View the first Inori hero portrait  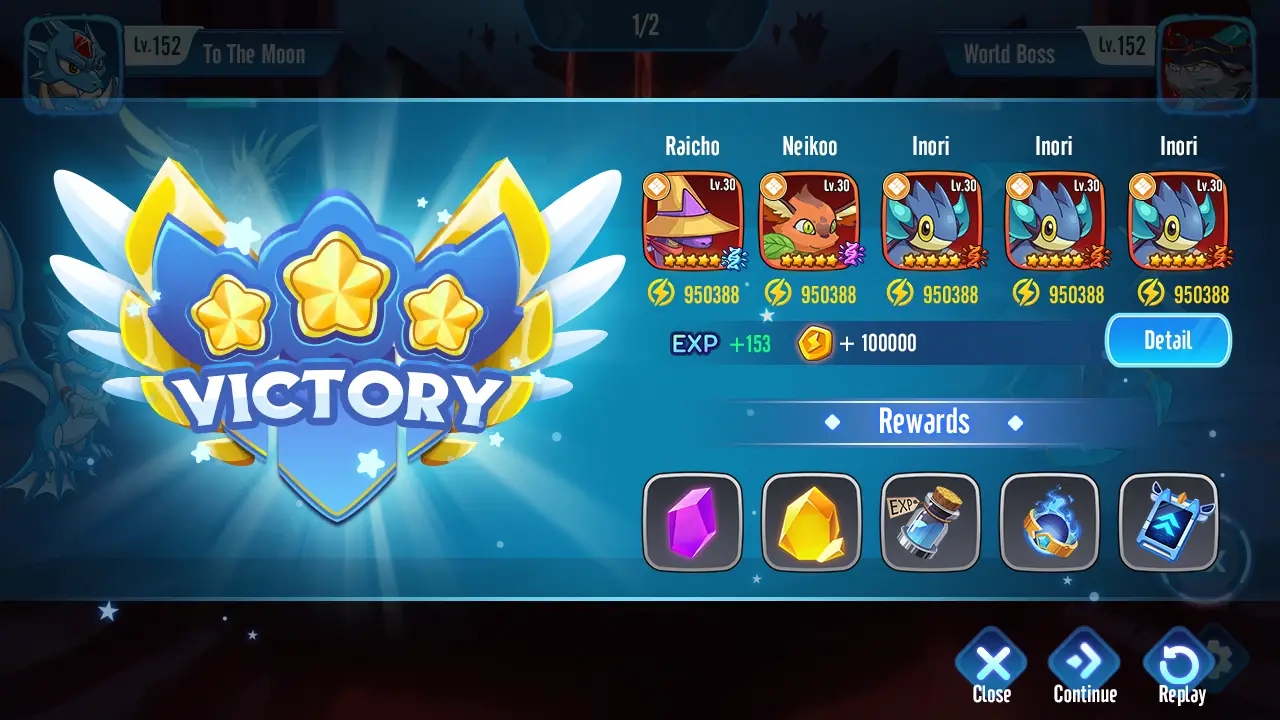[x=931, y=220]
